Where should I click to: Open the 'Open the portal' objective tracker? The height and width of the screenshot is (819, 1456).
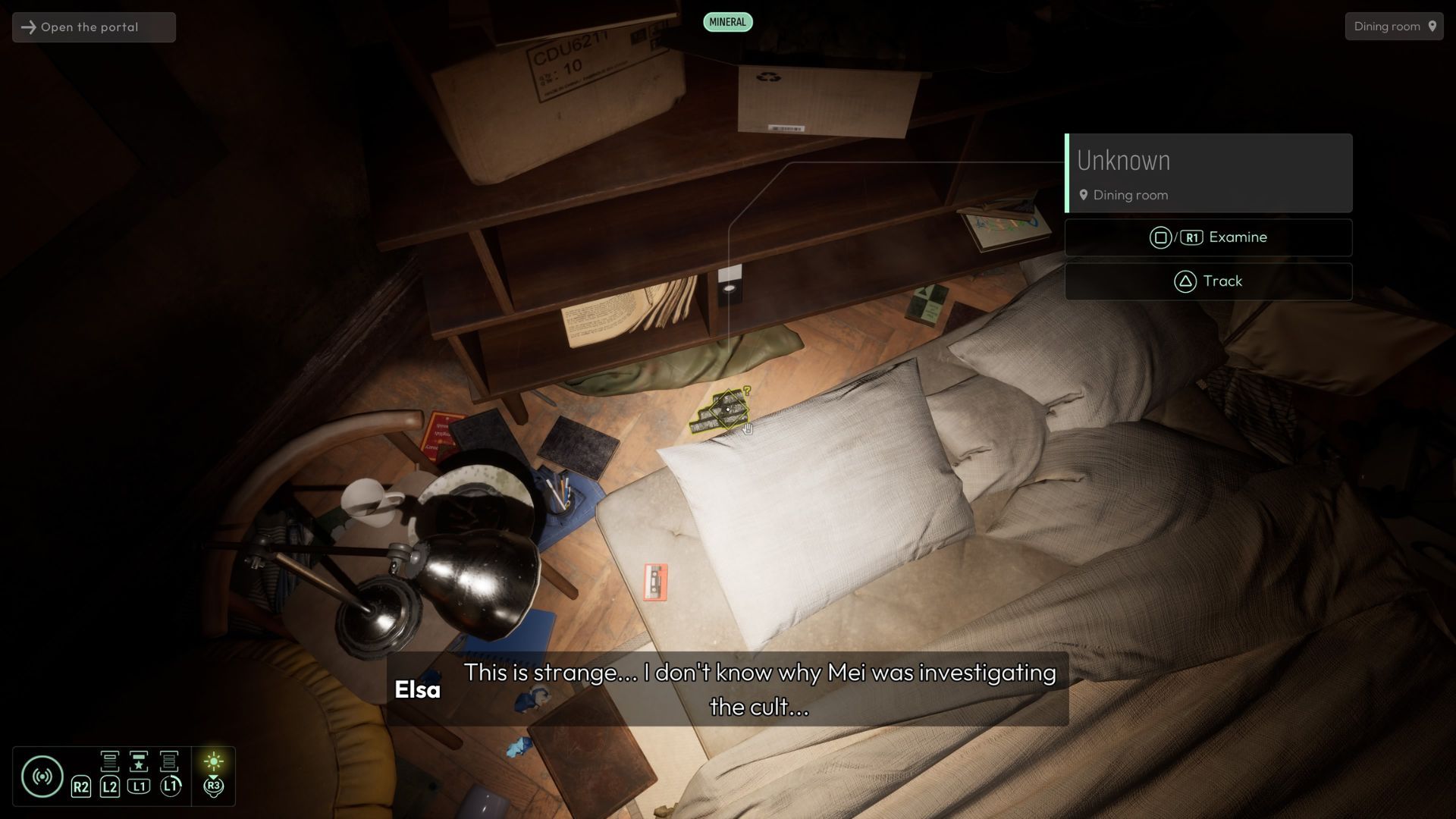(x=94, y=27)
